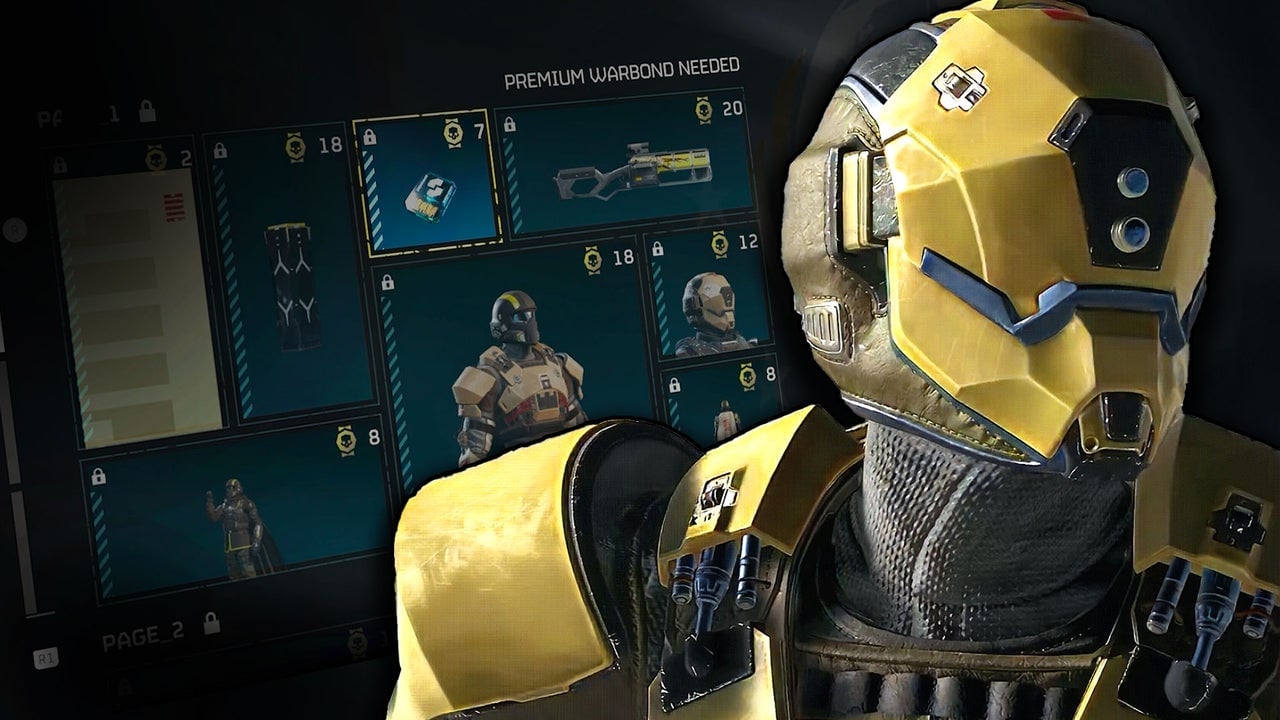Select the skull medal icon showing 7 medals
This screenshot has width=1280, height=720.
(453, 134)
